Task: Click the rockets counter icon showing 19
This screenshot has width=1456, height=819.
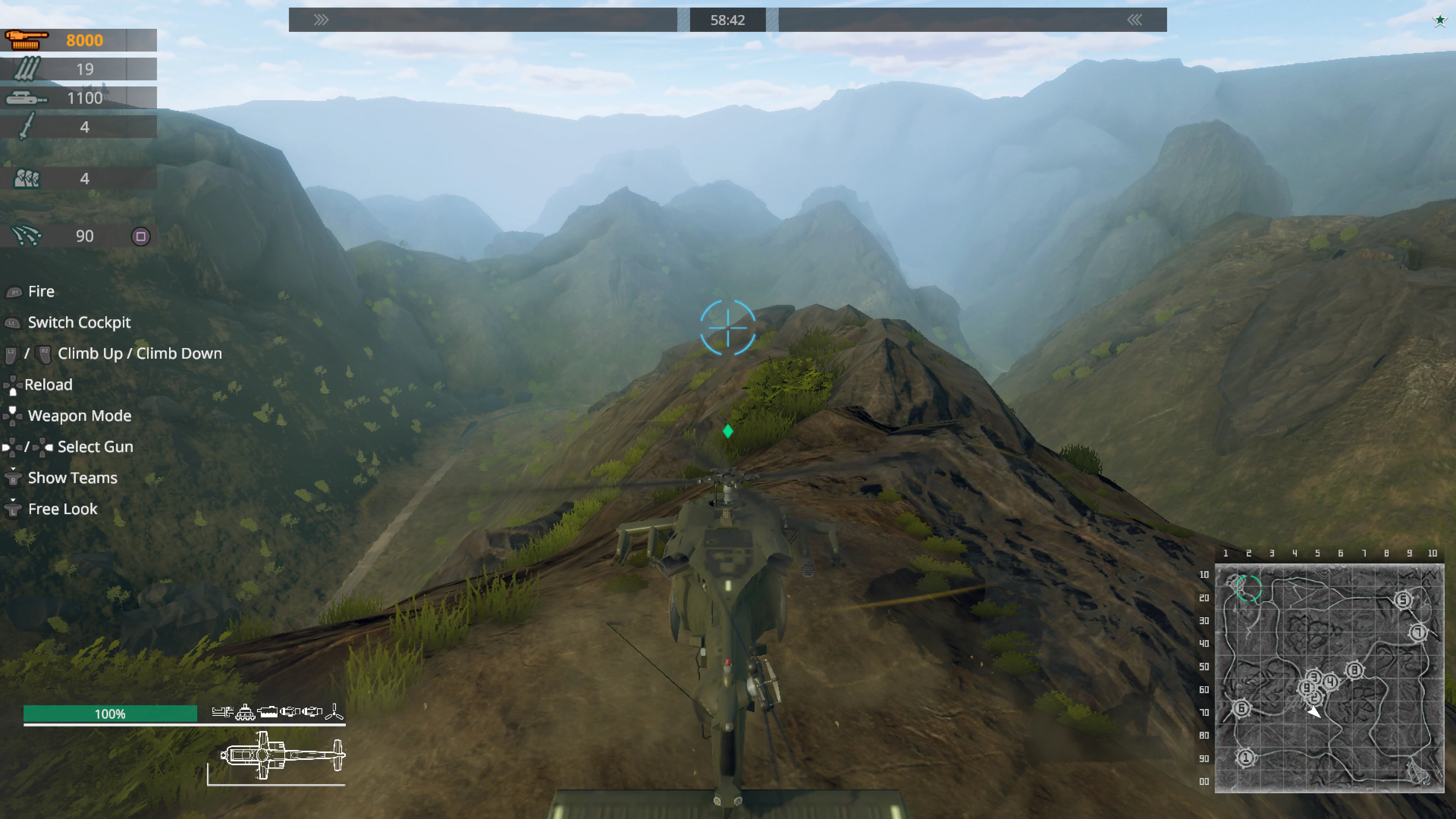Action: point(27,68)
